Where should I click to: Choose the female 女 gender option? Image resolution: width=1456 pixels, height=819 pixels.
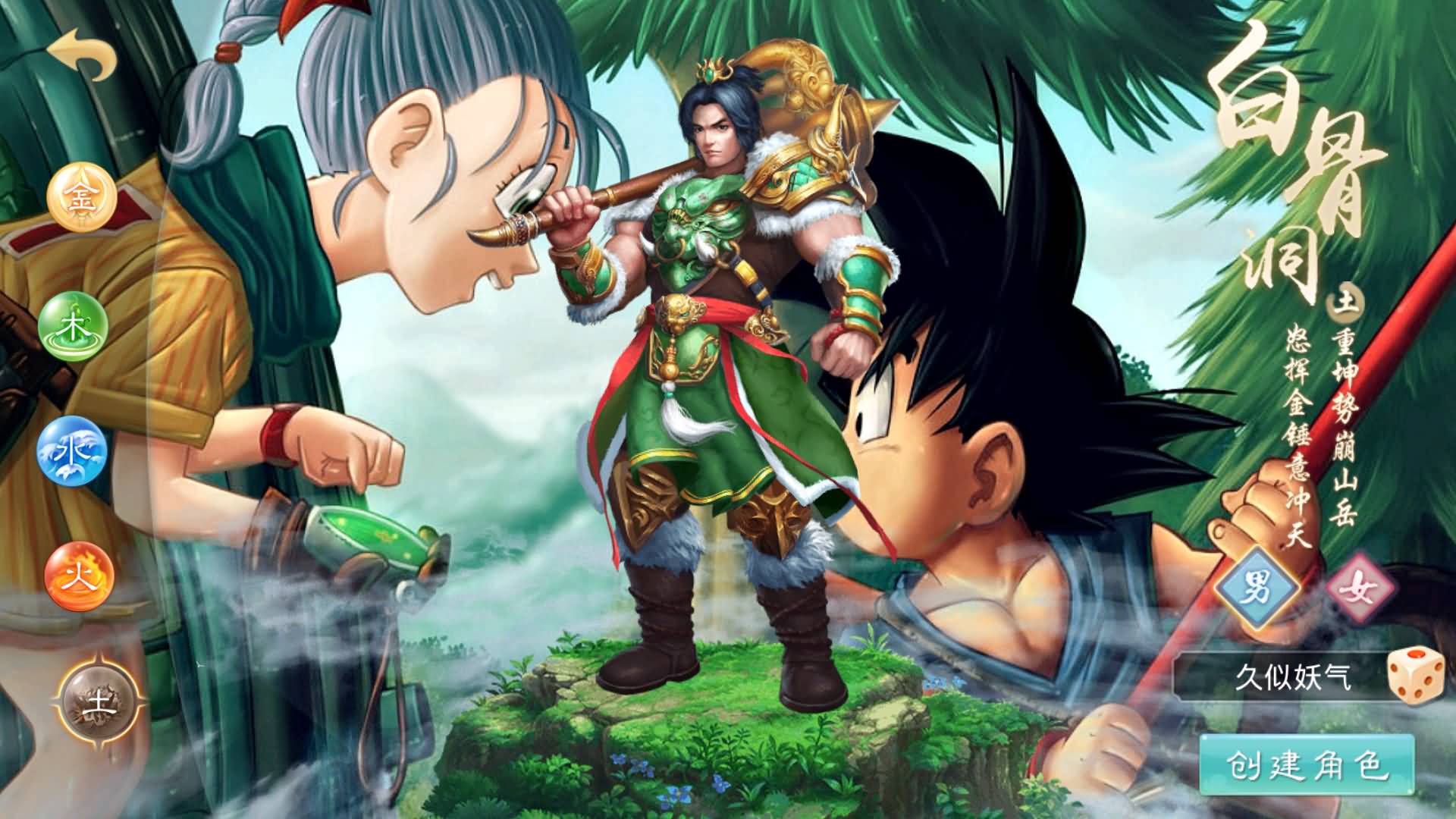[1361, 589]
